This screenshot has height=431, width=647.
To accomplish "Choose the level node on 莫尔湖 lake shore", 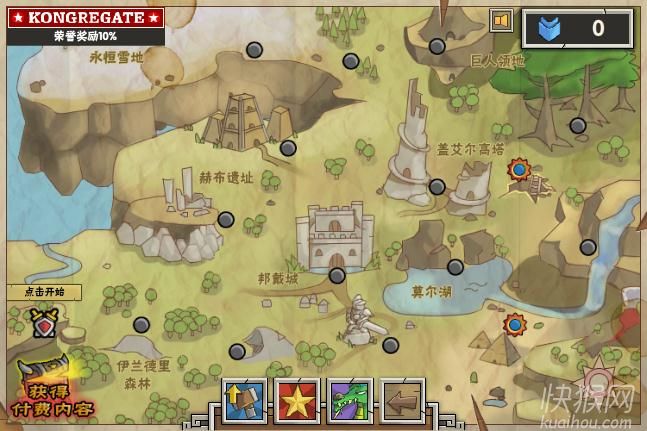I will 455,267.
